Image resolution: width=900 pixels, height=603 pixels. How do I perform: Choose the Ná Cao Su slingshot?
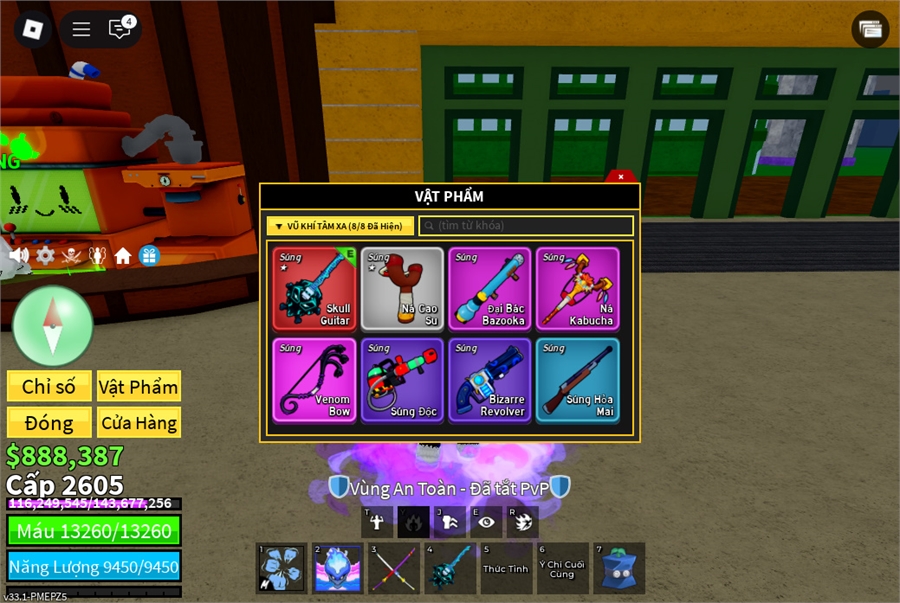pos(402,288)
